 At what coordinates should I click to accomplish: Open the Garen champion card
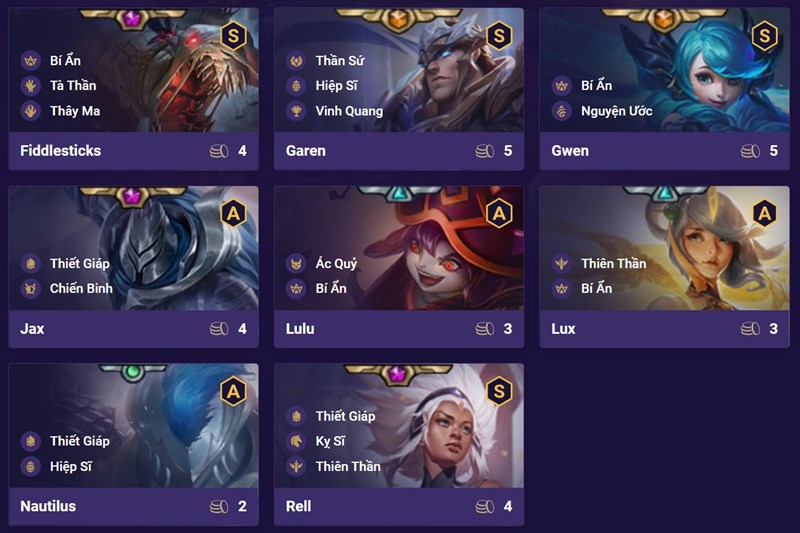click(x=398, y=90)
